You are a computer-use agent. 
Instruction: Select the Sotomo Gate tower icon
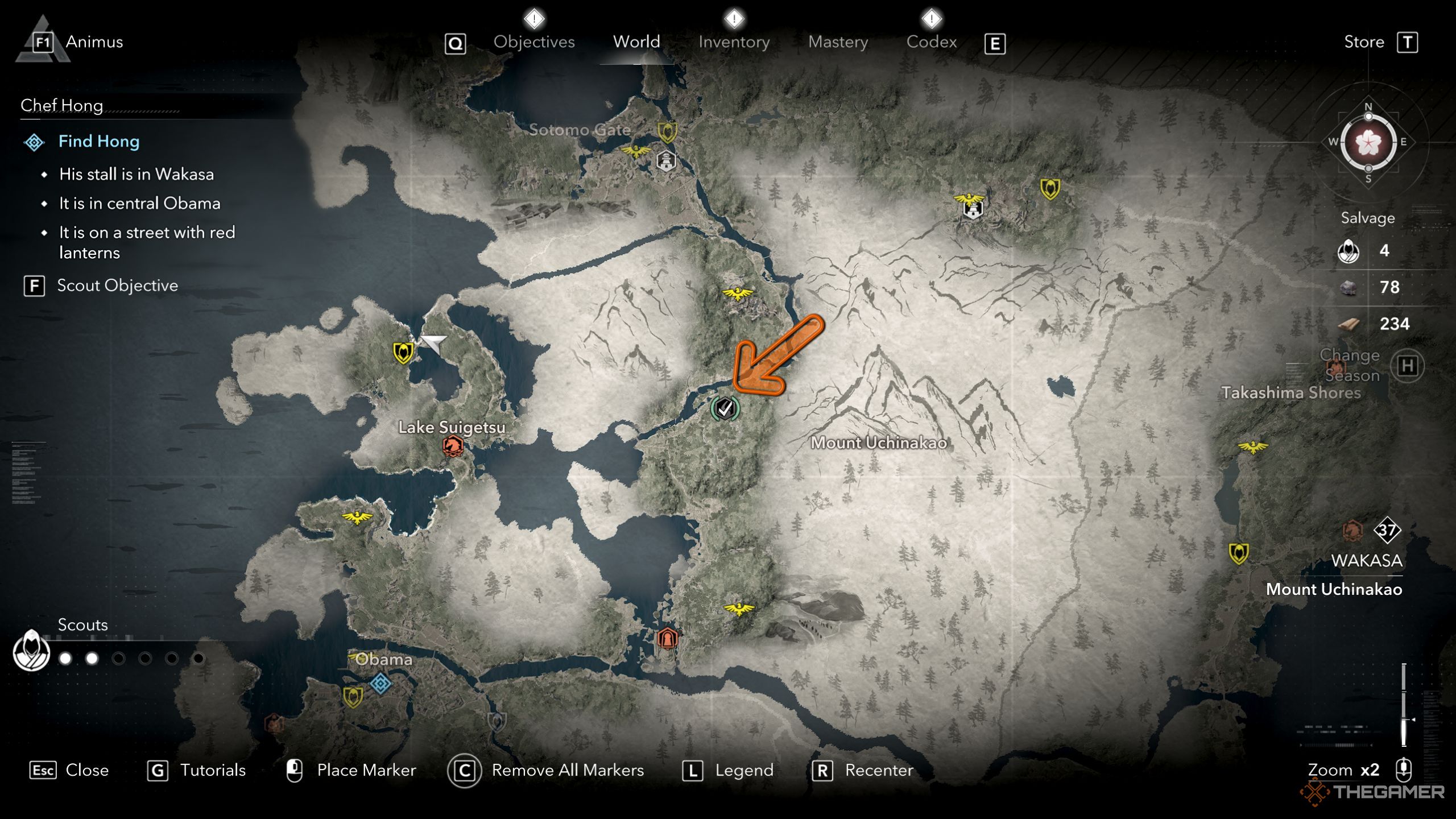point(666,161)
